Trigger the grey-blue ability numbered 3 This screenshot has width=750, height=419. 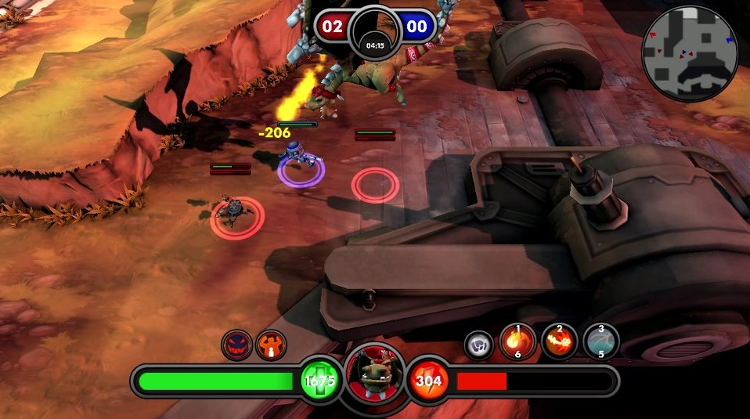601,342
